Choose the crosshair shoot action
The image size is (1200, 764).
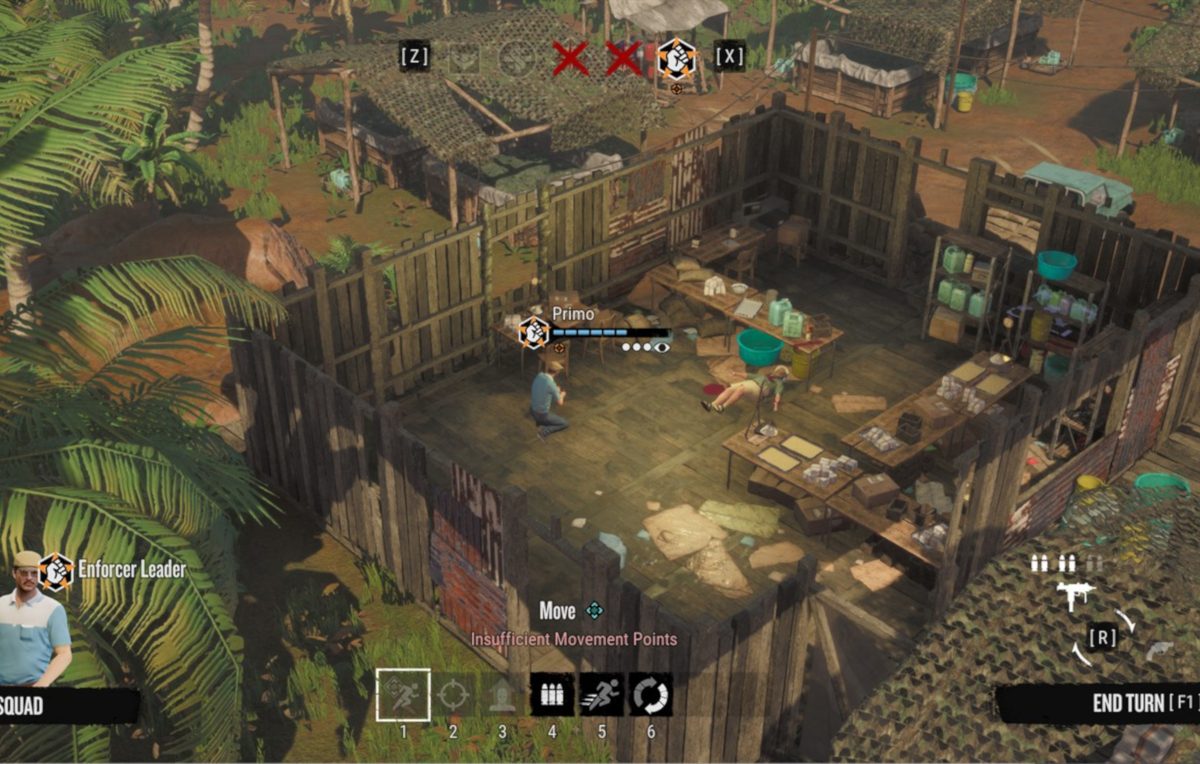453,694
